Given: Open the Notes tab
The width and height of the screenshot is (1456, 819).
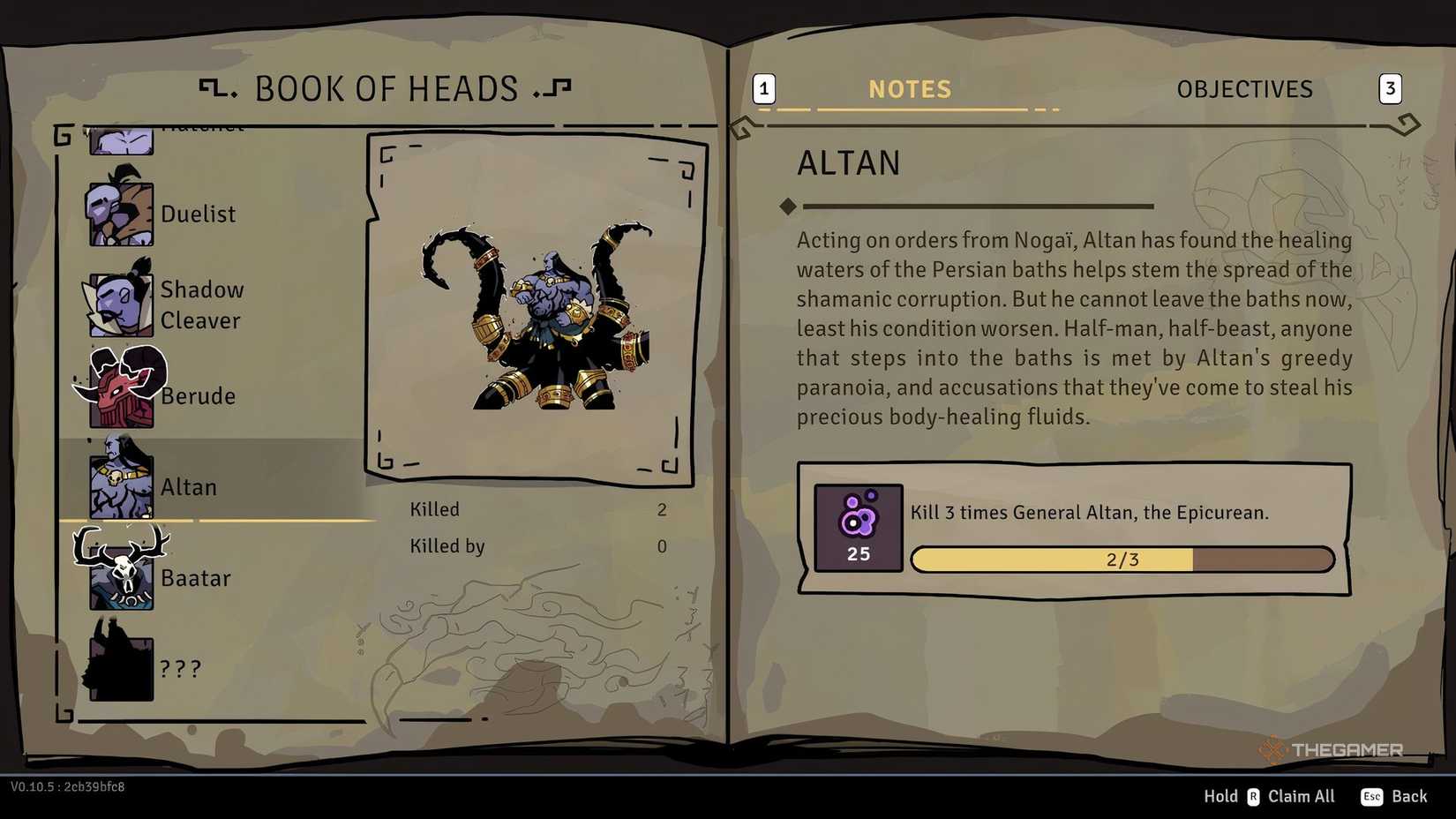Looking at the screenshot, I should 910,88.
